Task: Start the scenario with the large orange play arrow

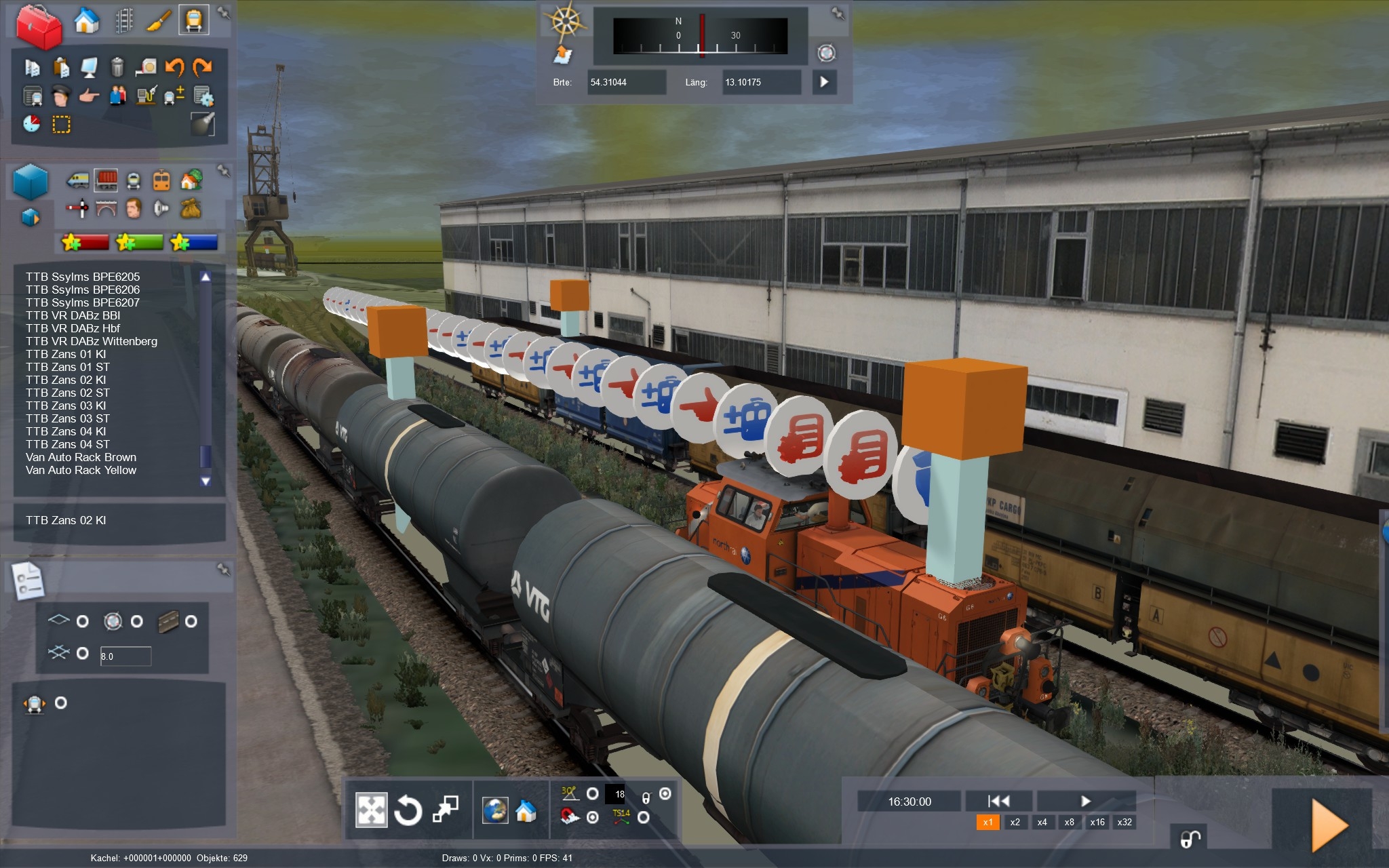Action: pos(1328,825)
